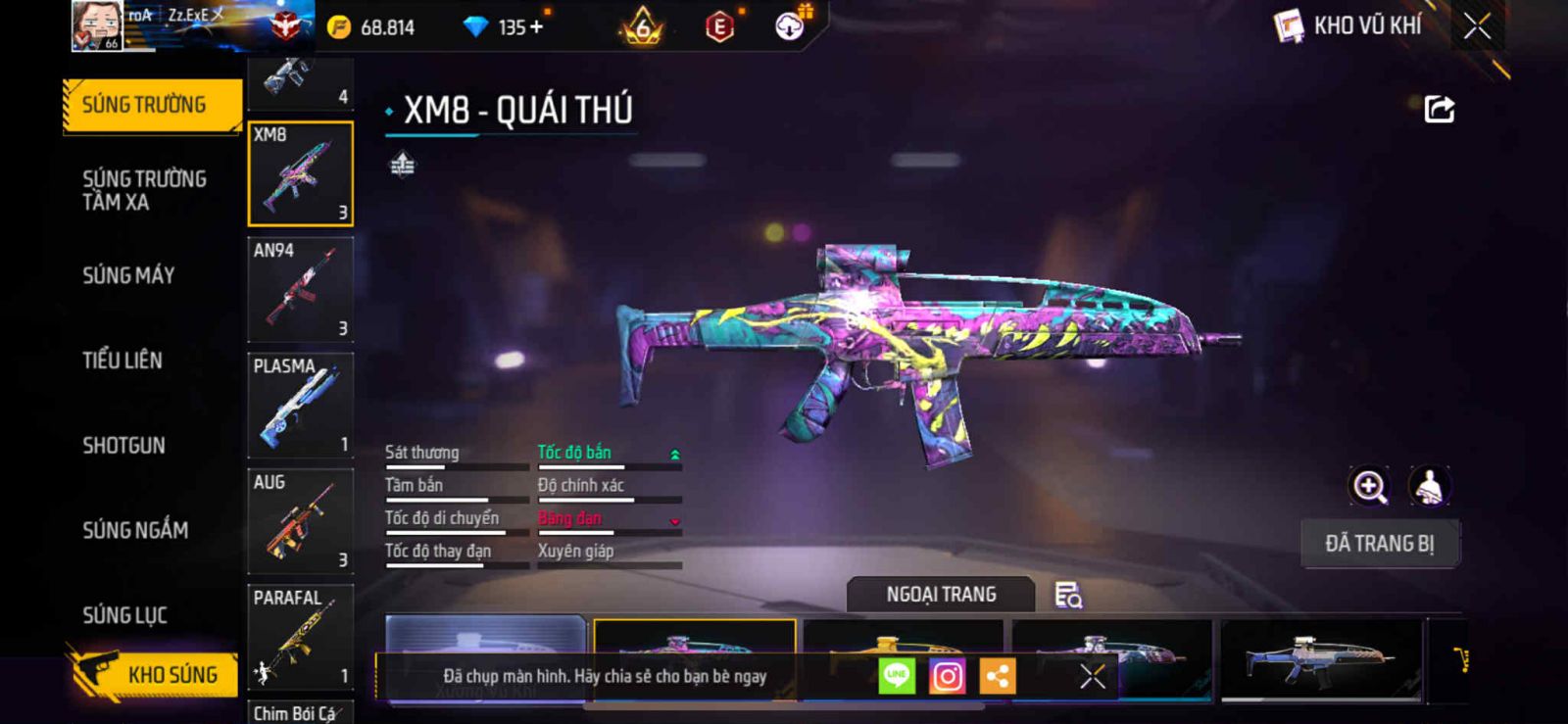The width and height of the screenshot is (1568, 724).
Task: Click the Đã Trang Bị button
Action: [x=1380, y=544]
